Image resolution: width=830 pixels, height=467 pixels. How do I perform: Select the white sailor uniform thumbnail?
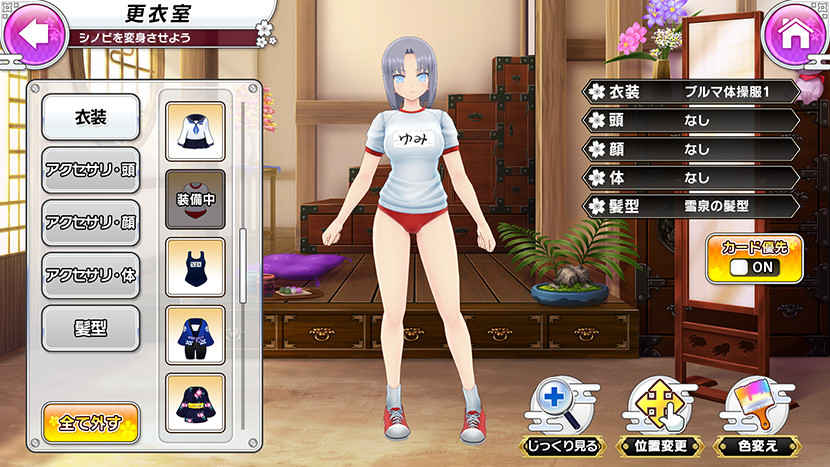(194, 131)
